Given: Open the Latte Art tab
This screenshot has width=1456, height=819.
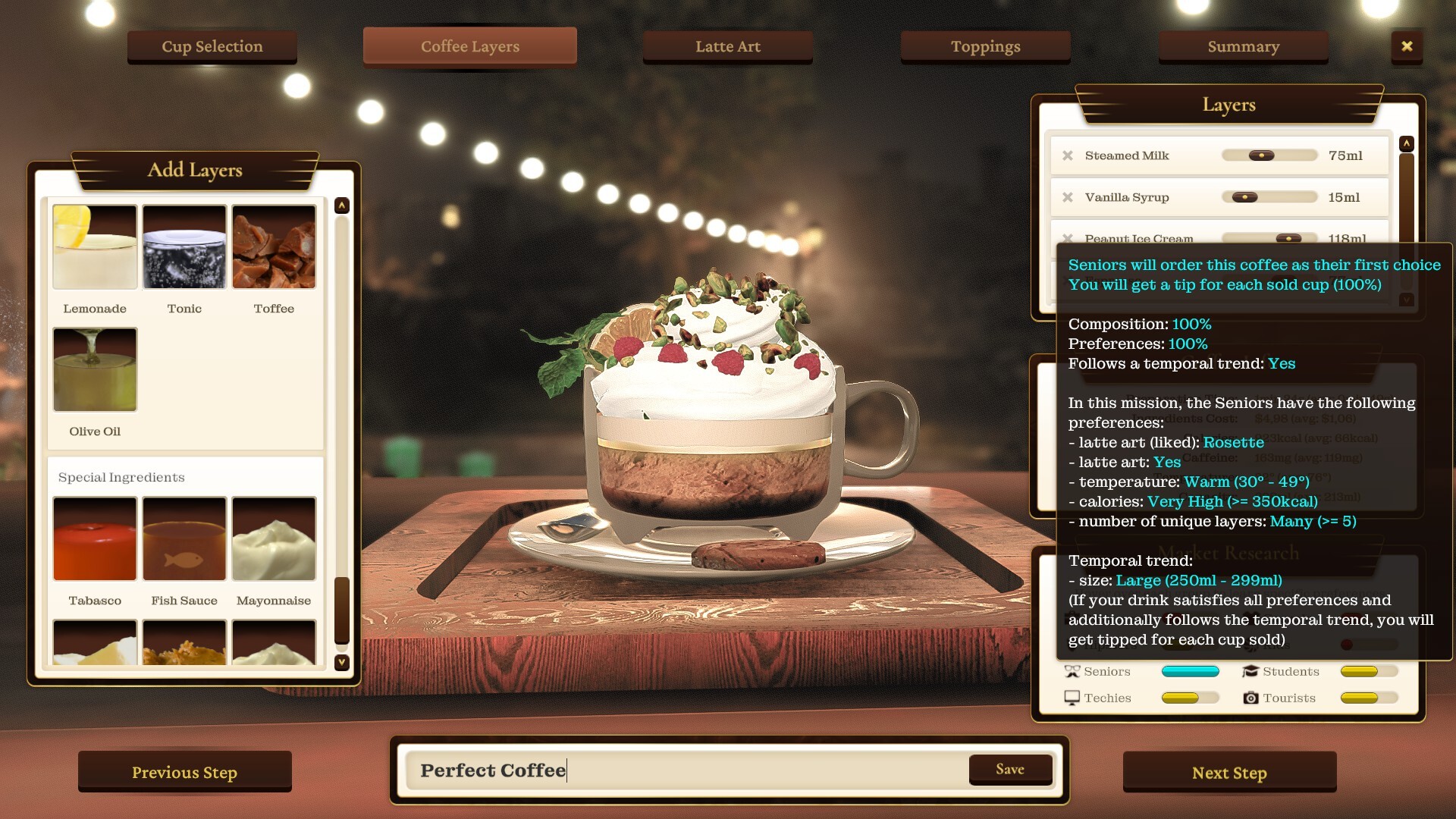Looking at the screenshot, I should [727, 46].
